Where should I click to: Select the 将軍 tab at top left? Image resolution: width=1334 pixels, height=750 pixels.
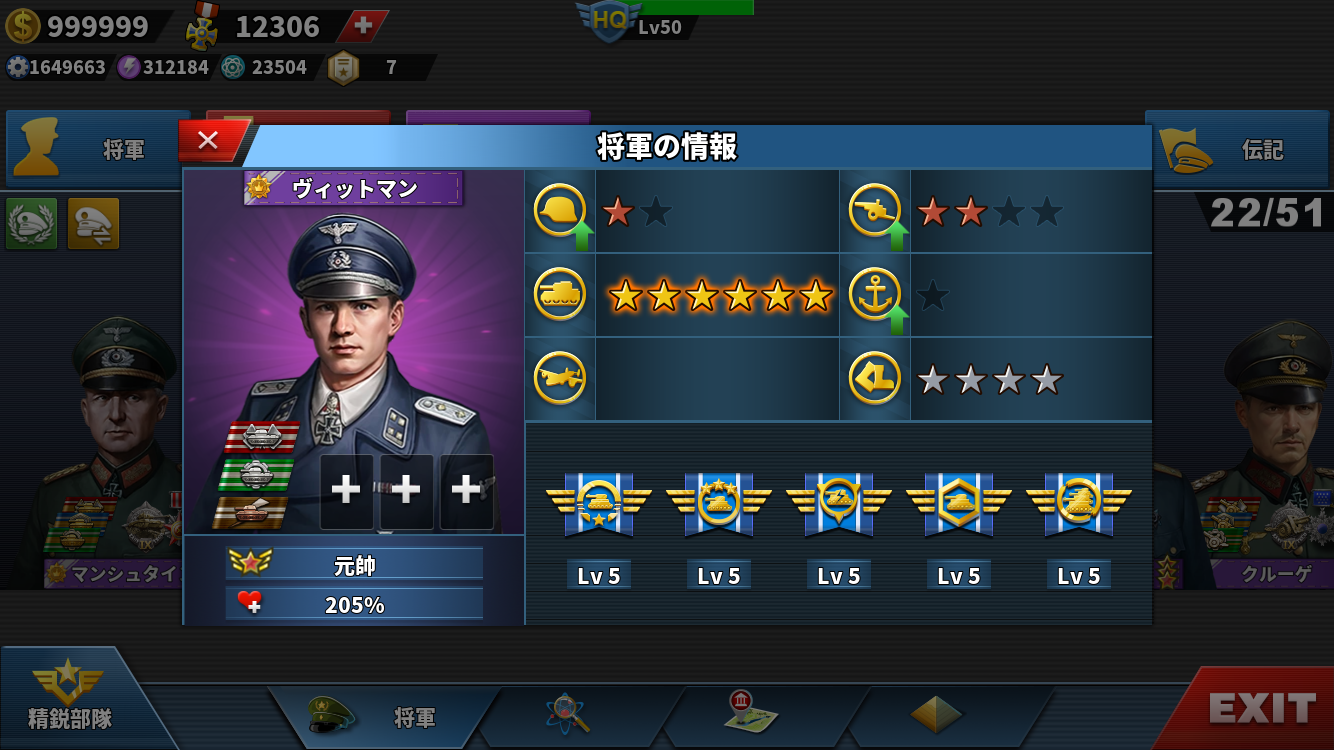[97, 150]
